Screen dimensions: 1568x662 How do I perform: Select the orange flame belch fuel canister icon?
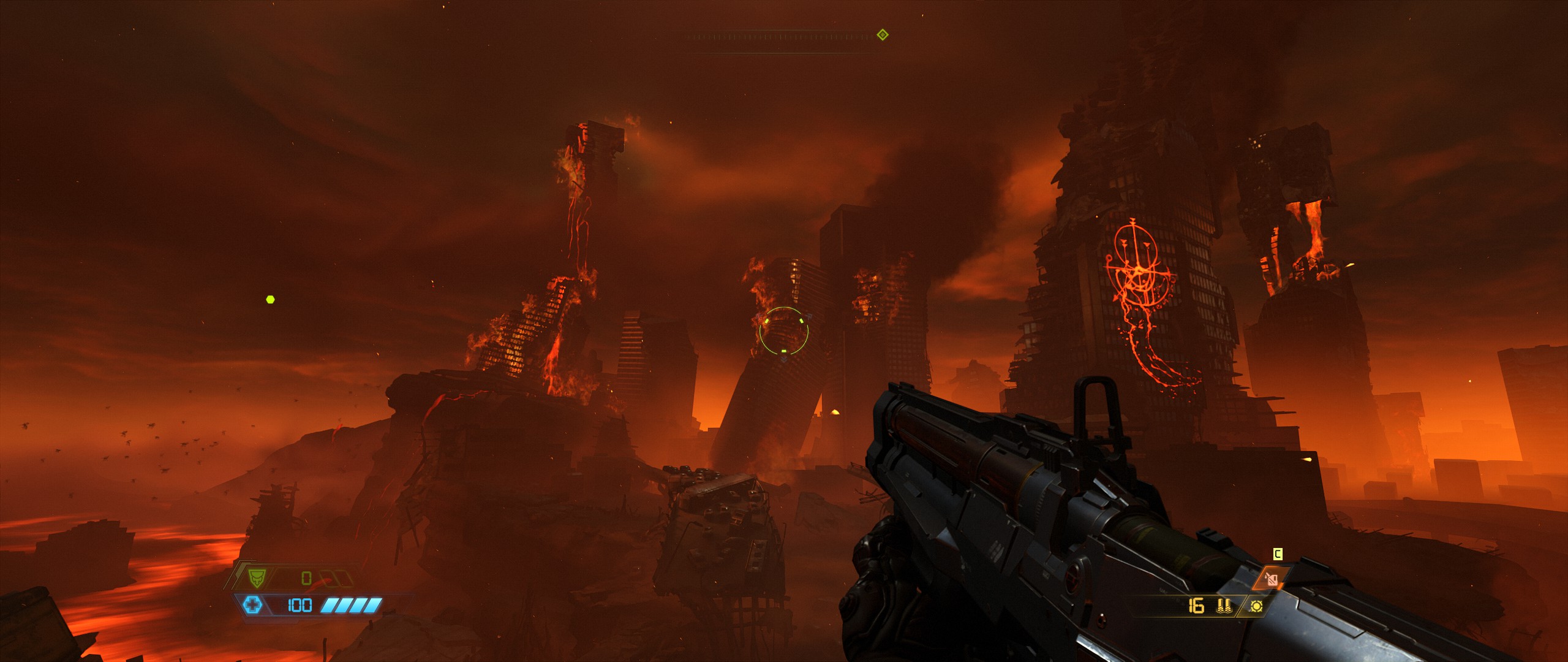pyautogui.click(x=1272, y=579)
